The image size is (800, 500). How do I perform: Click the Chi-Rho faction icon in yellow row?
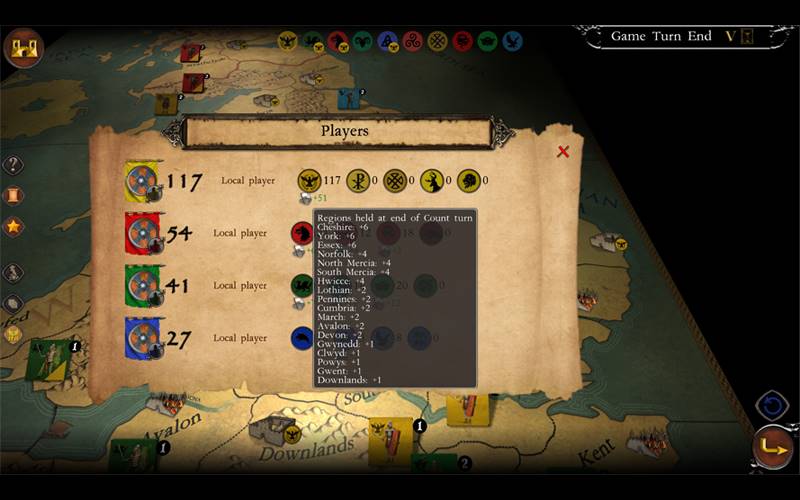[x=357, y=181]
